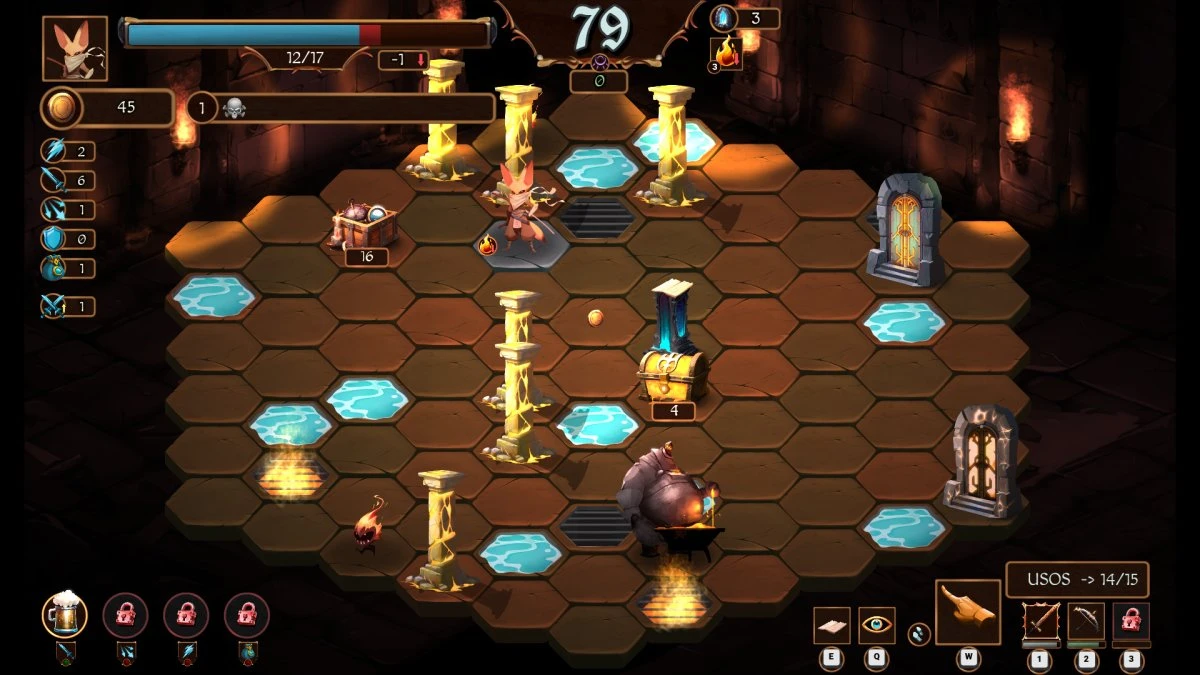
Task: Click the burning fire status icon
Action: point(726,52)
